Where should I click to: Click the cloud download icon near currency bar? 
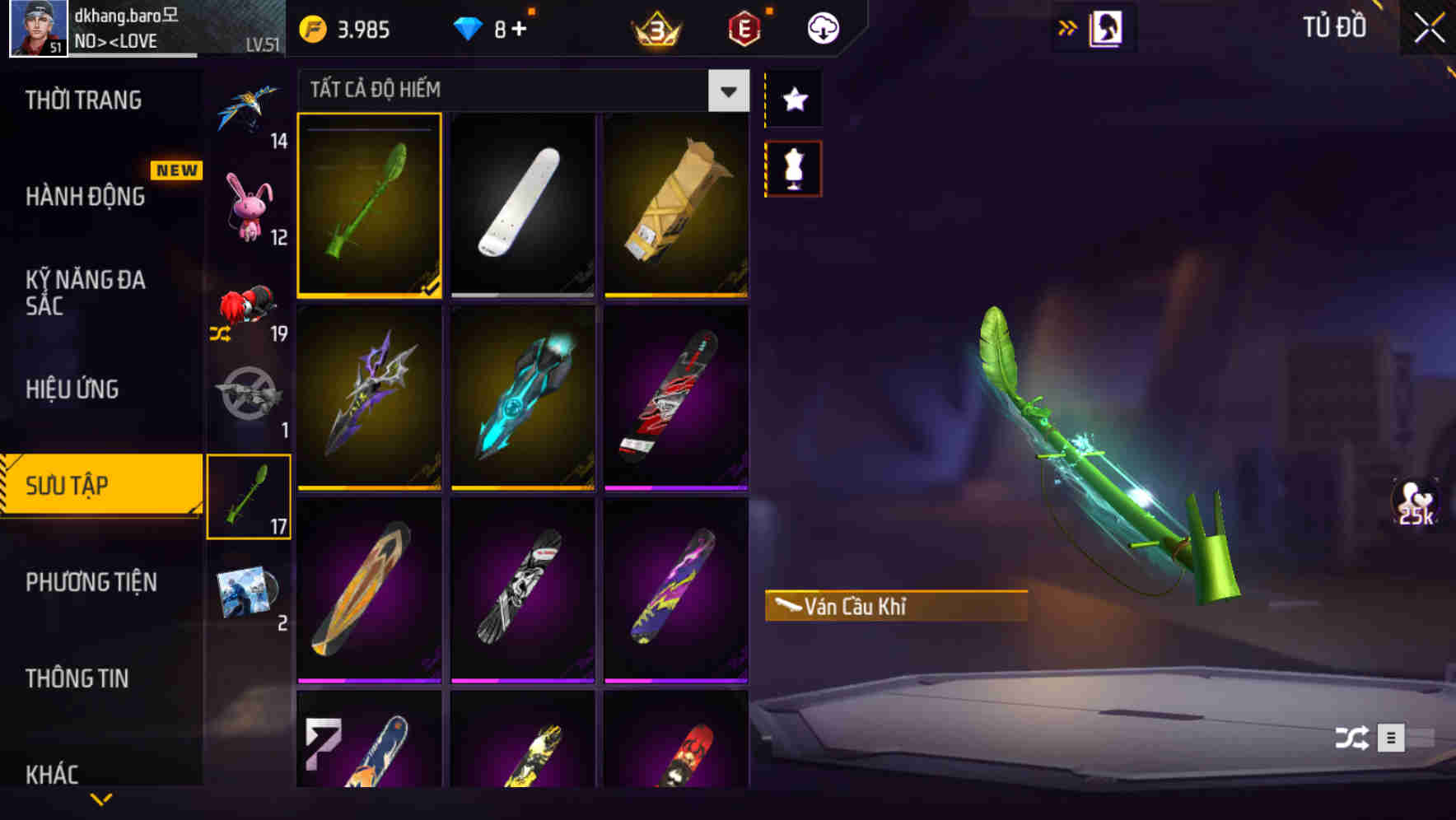(823, 27)
